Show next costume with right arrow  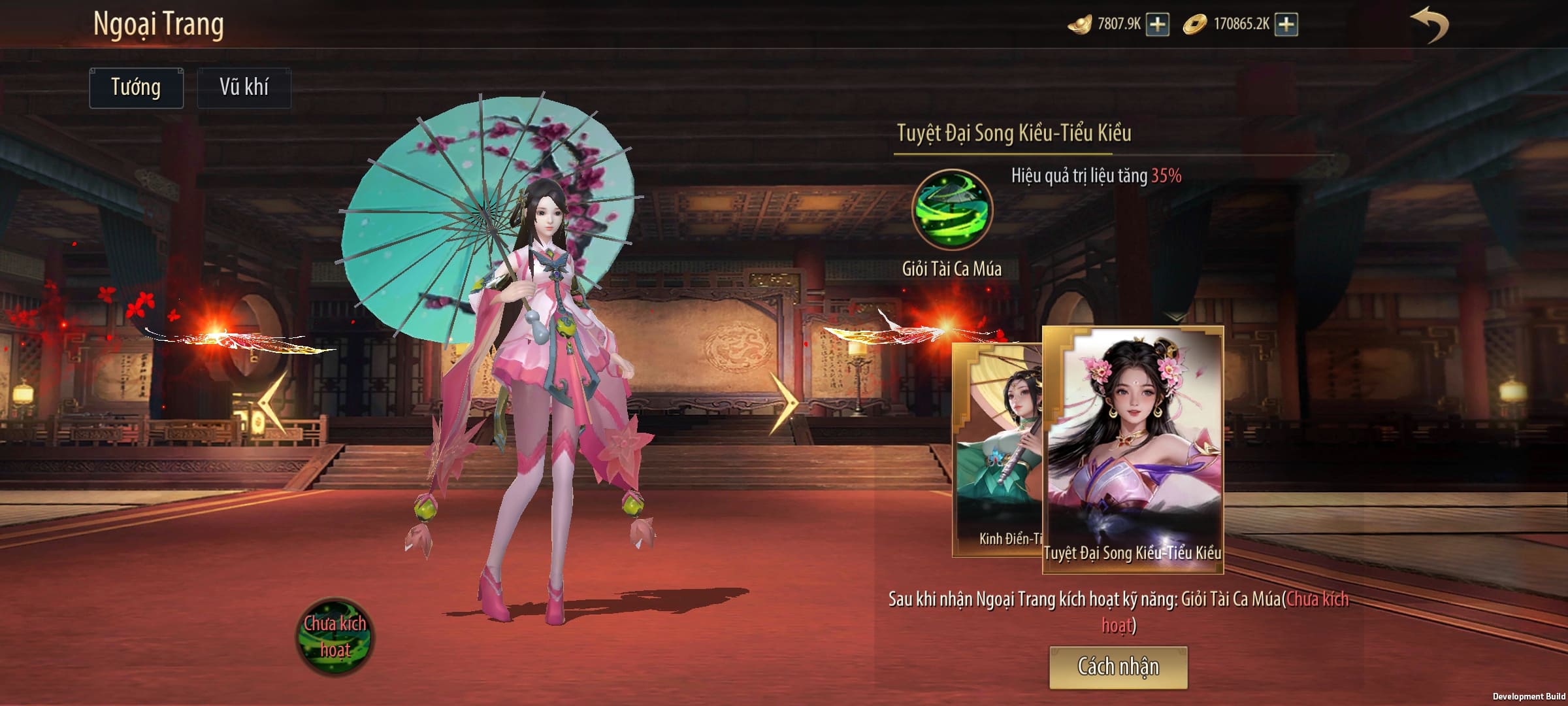pyautogui.click(x=783, y=403)
